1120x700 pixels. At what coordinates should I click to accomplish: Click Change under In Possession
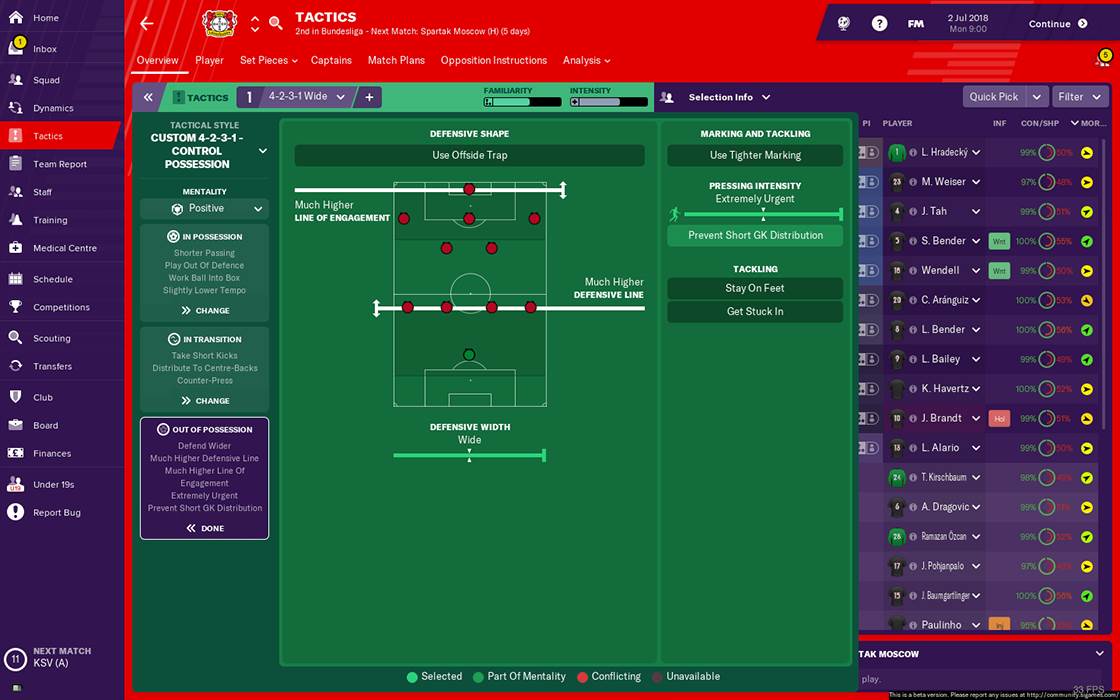(x=205, y=311)
